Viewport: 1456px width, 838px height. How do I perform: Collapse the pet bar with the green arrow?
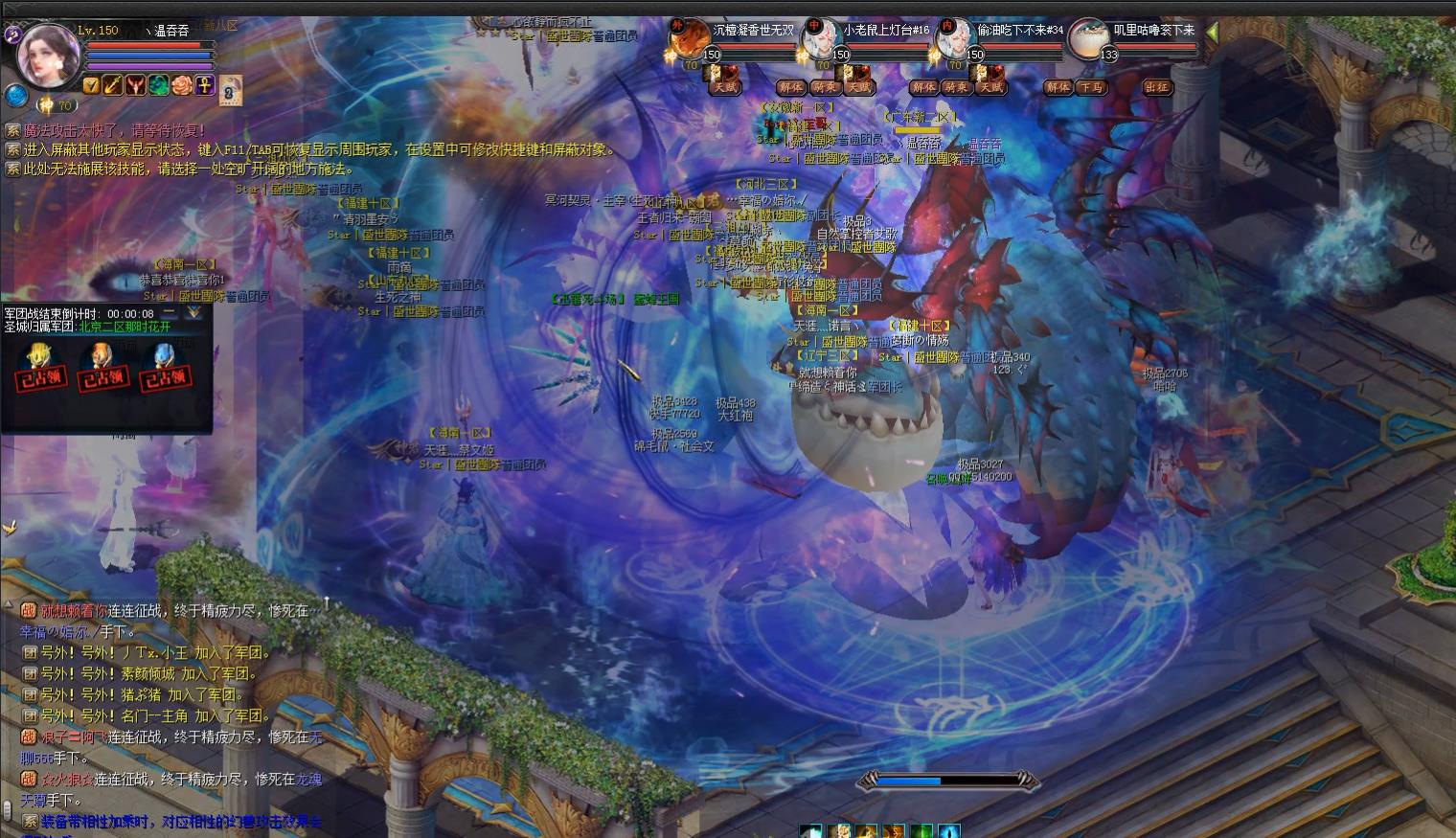pos(1212,32)
